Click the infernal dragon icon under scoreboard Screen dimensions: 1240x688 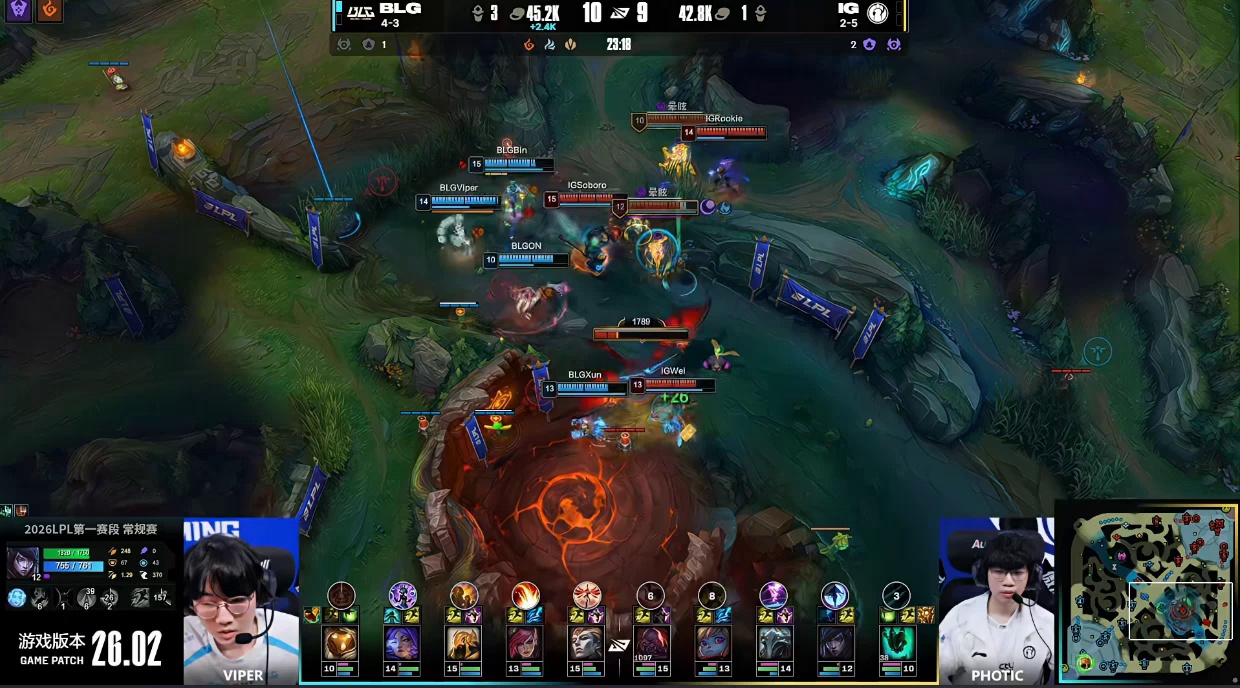click(529, 45)
